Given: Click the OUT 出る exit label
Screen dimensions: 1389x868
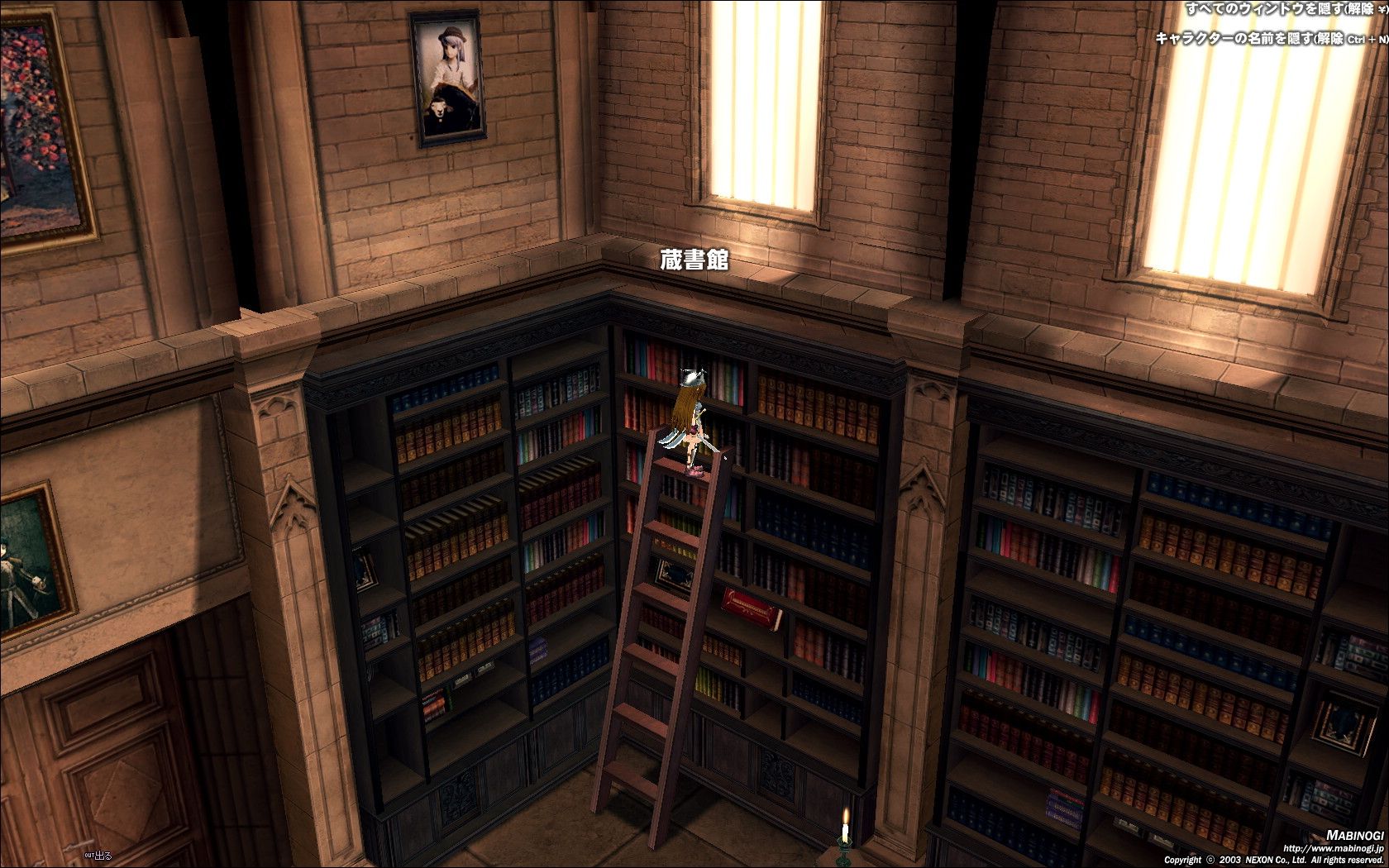Looking at the screenshot, I should [x=98, y=856].
